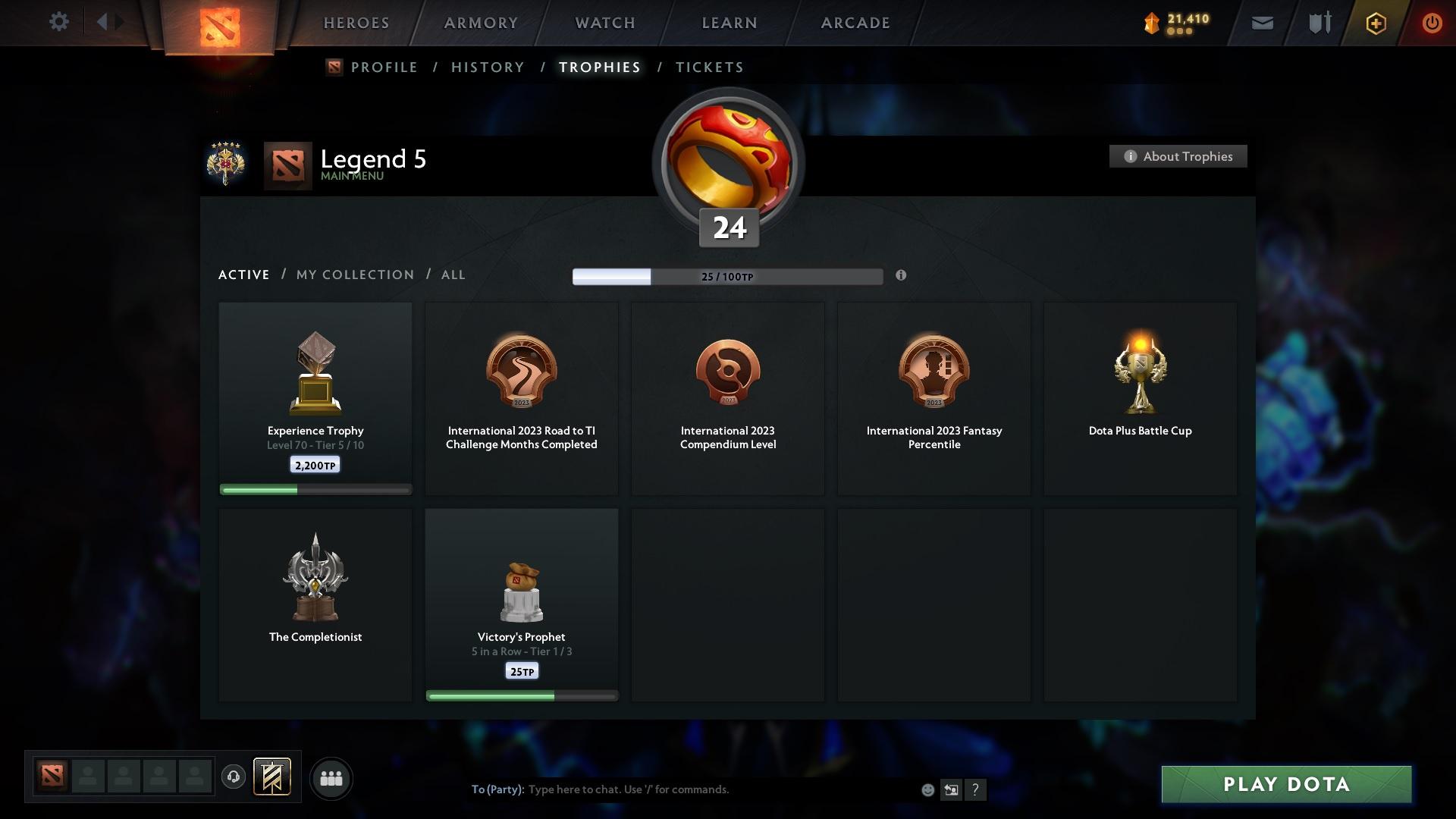Screen dimensions: 1456x819
Task: Show All trophies filter
Action: [453, 275]
